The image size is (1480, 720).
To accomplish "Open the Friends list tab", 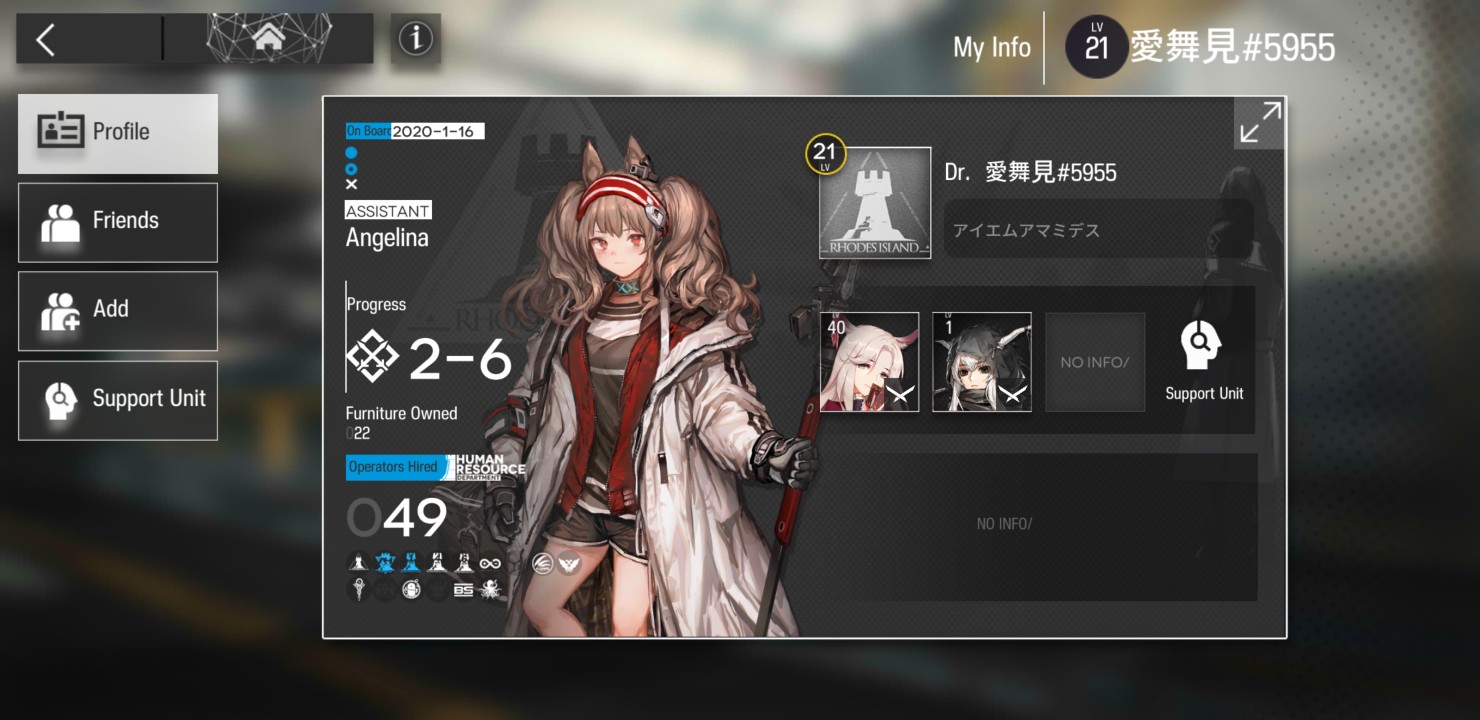I will pyautogui.click(x=118, y=222).
